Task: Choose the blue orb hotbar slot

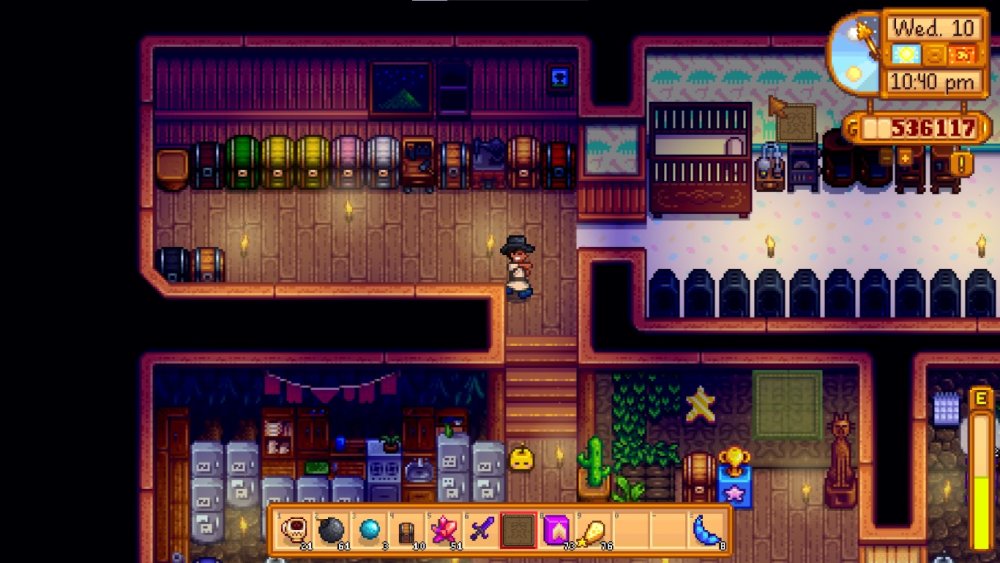Action: click(369, 529)
